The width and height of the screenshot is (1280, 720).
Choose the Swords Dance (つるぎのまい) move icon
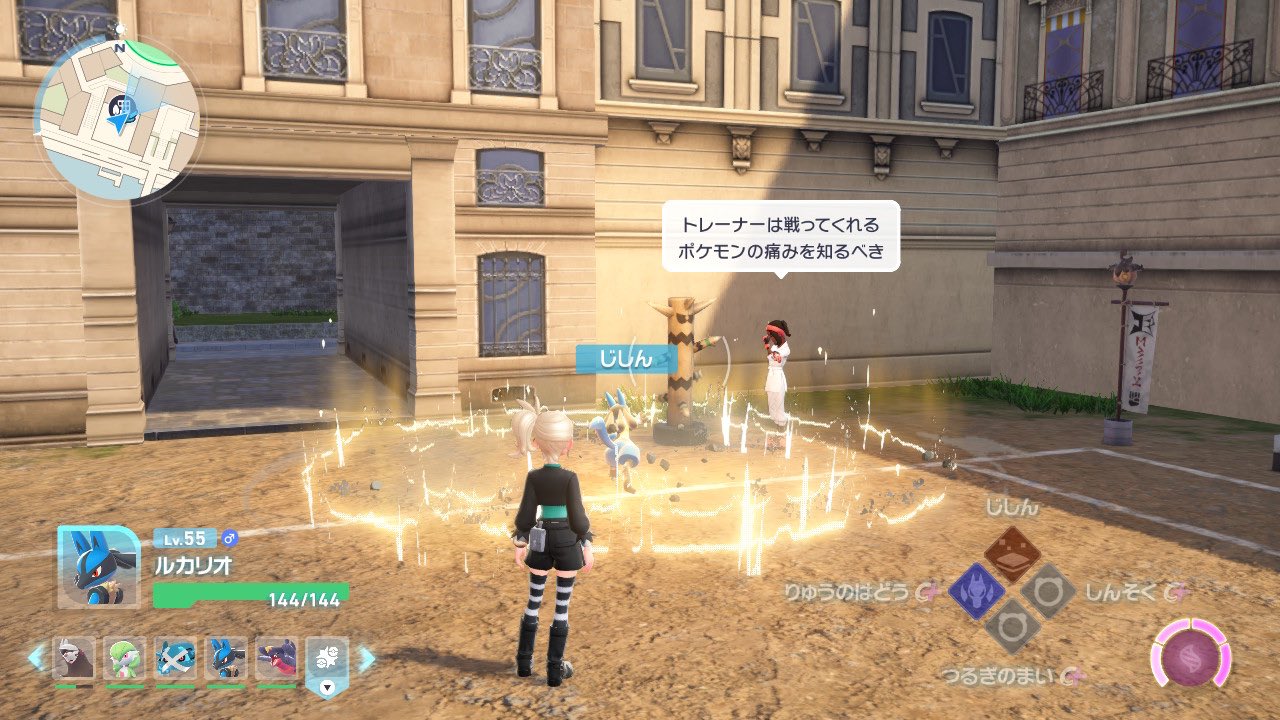1012,627
